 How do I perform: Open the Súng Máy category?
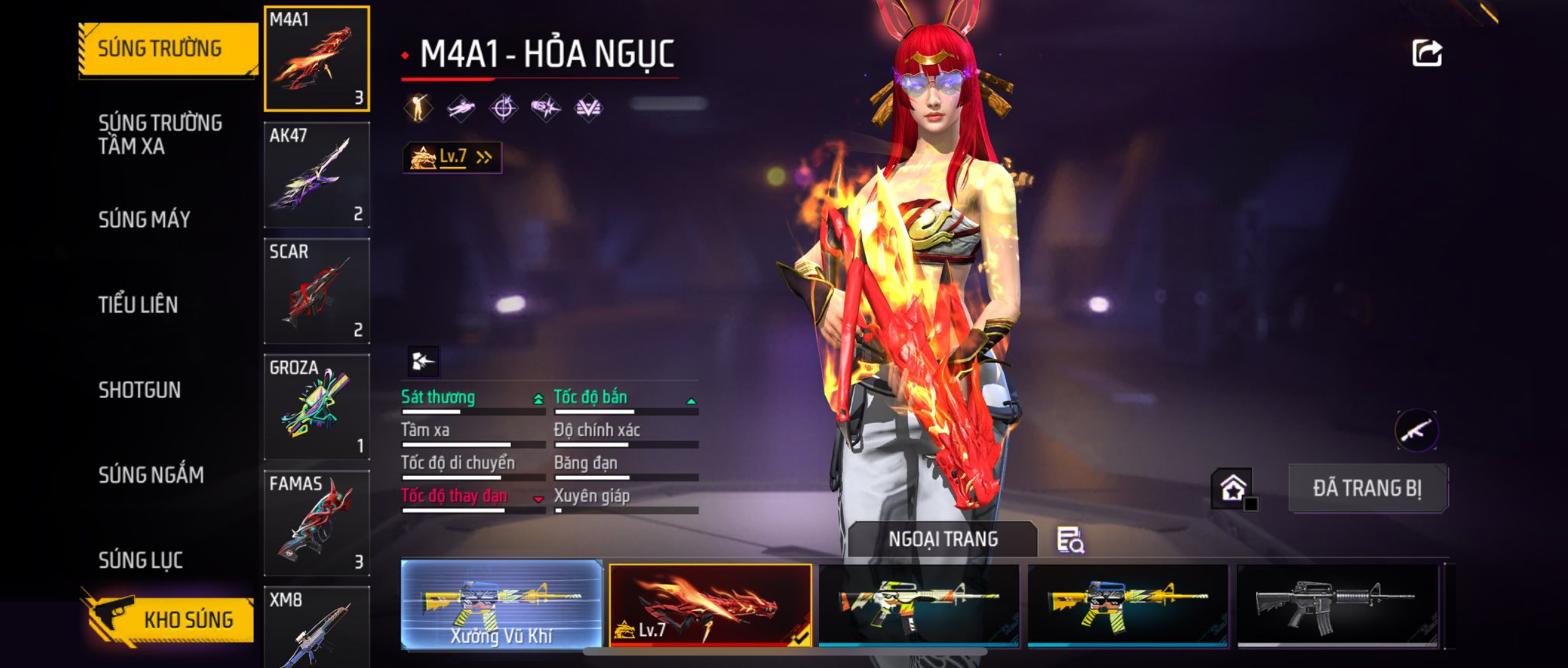point(144,219)
